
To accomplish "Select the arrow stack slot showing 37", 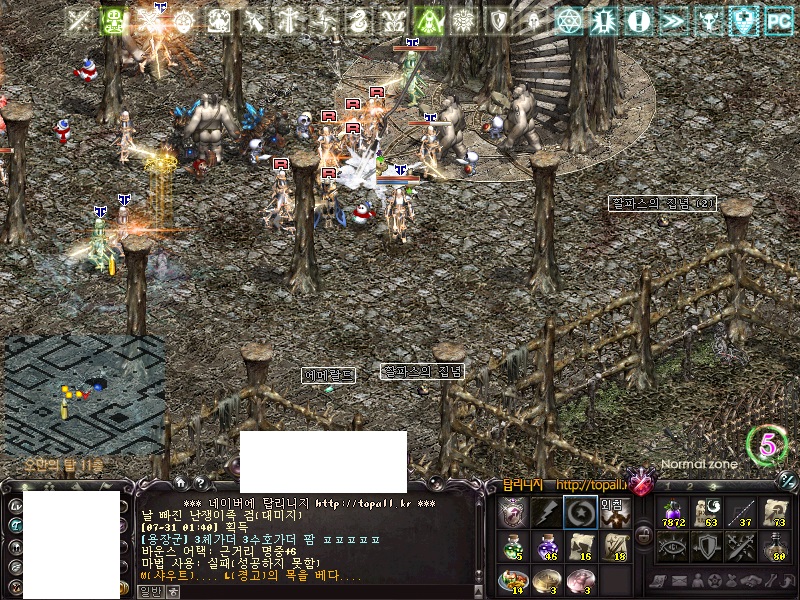I will click(741, 512).
